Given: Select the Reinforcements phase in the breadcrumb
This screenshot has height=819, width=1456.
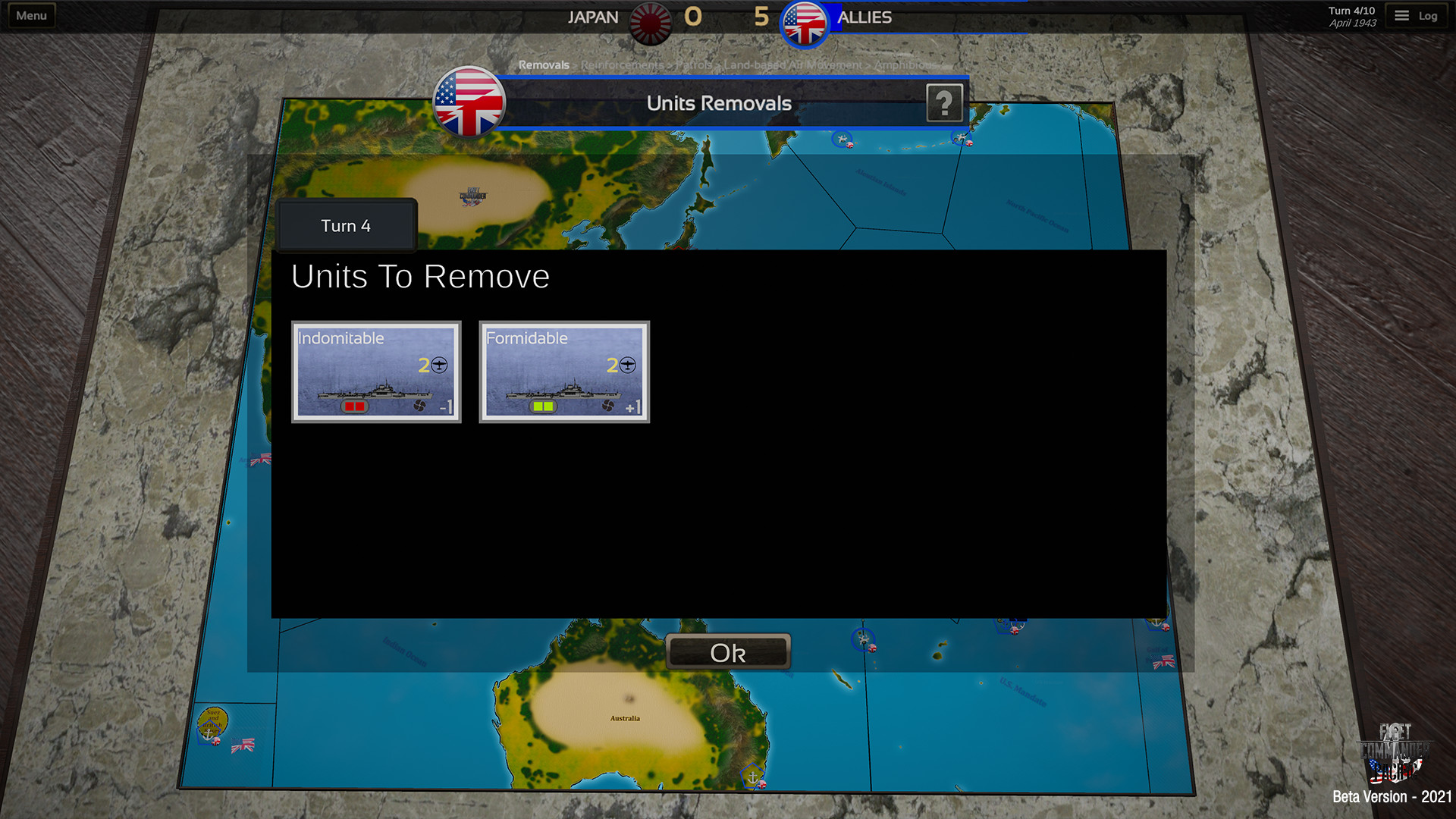Looking at the screenshot, I should pos(623,65).
